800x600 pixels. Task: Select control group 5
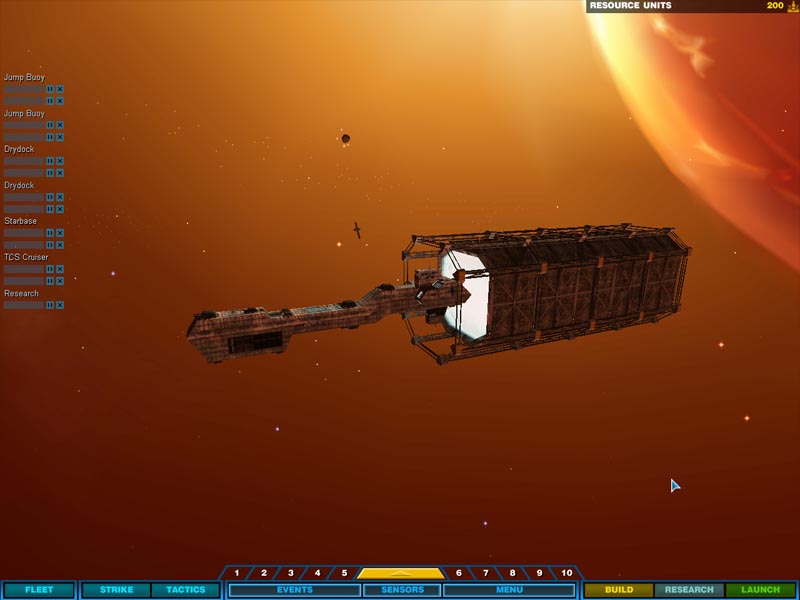(344, 573)
